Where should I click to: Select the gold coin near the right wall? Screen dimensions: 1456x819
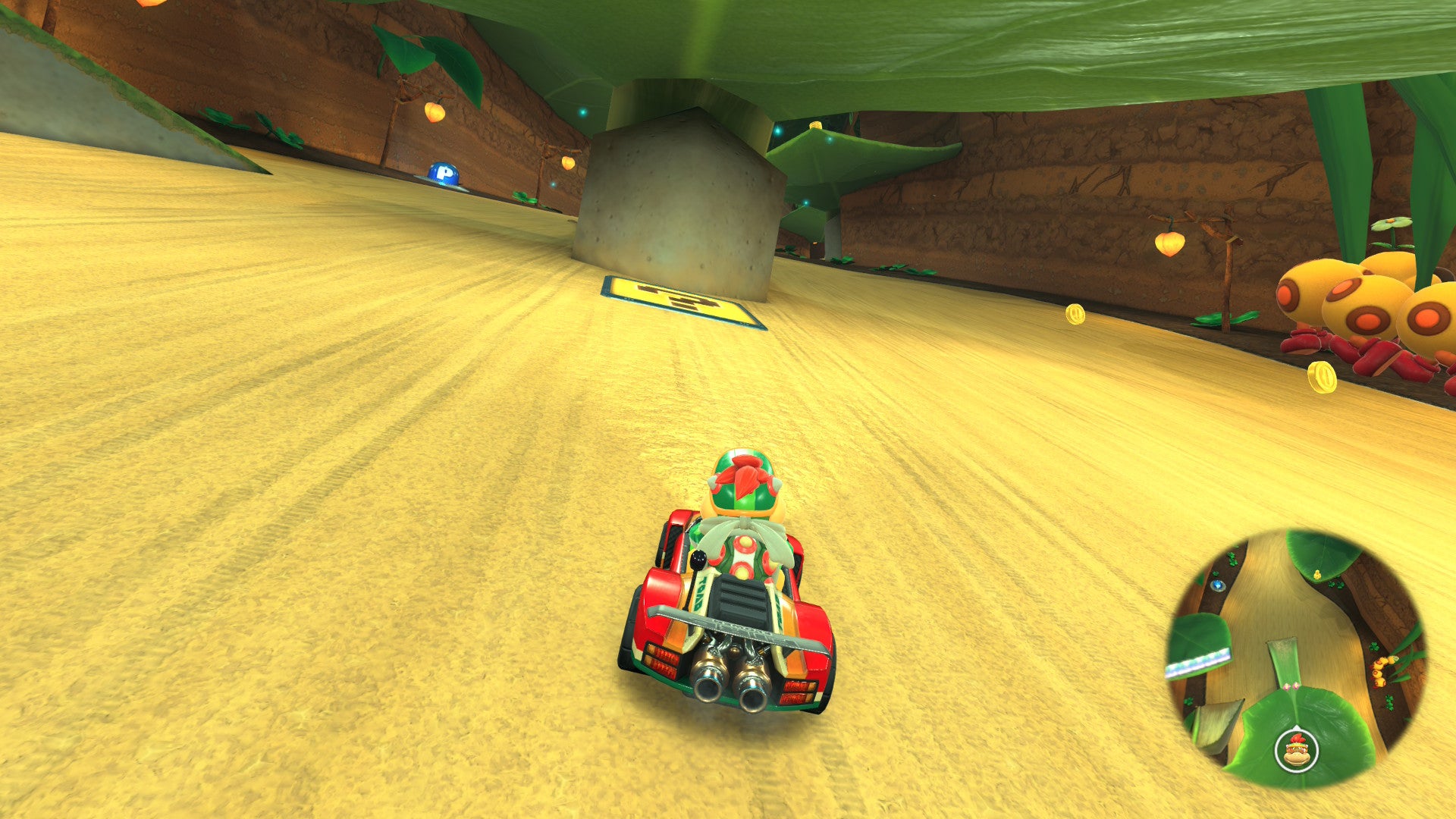point(1075,314)
